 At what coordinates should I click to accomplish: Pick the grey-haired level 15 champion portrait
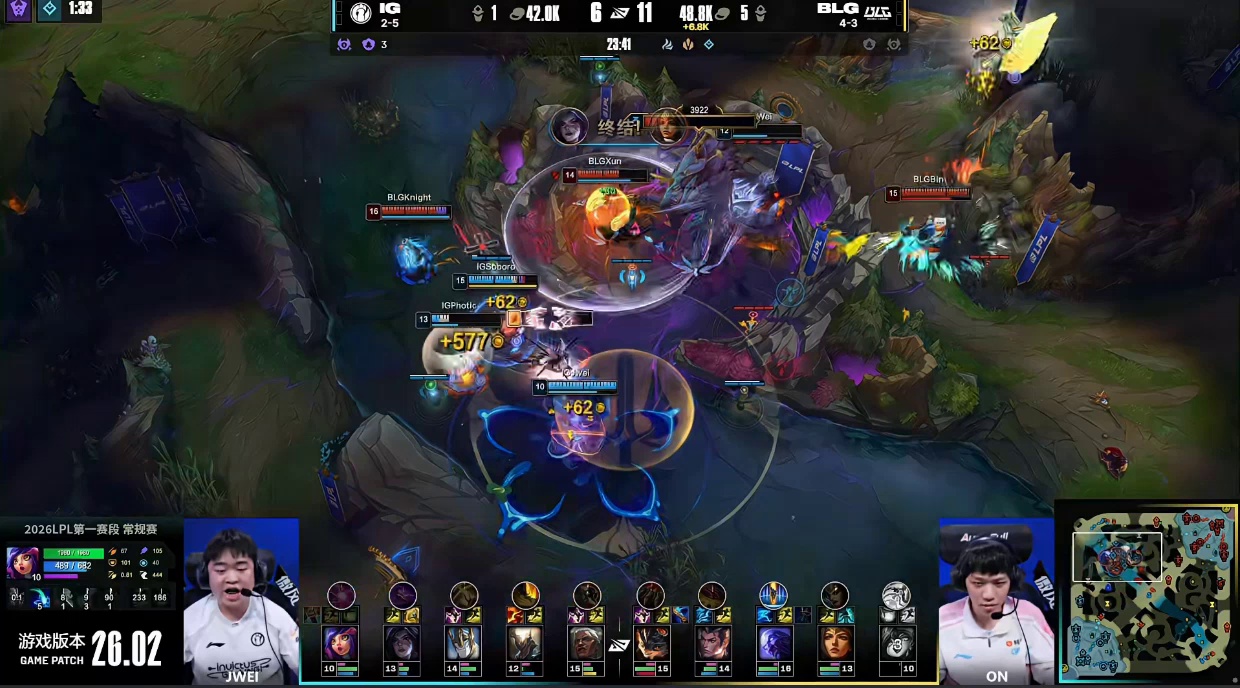[587, 643]
